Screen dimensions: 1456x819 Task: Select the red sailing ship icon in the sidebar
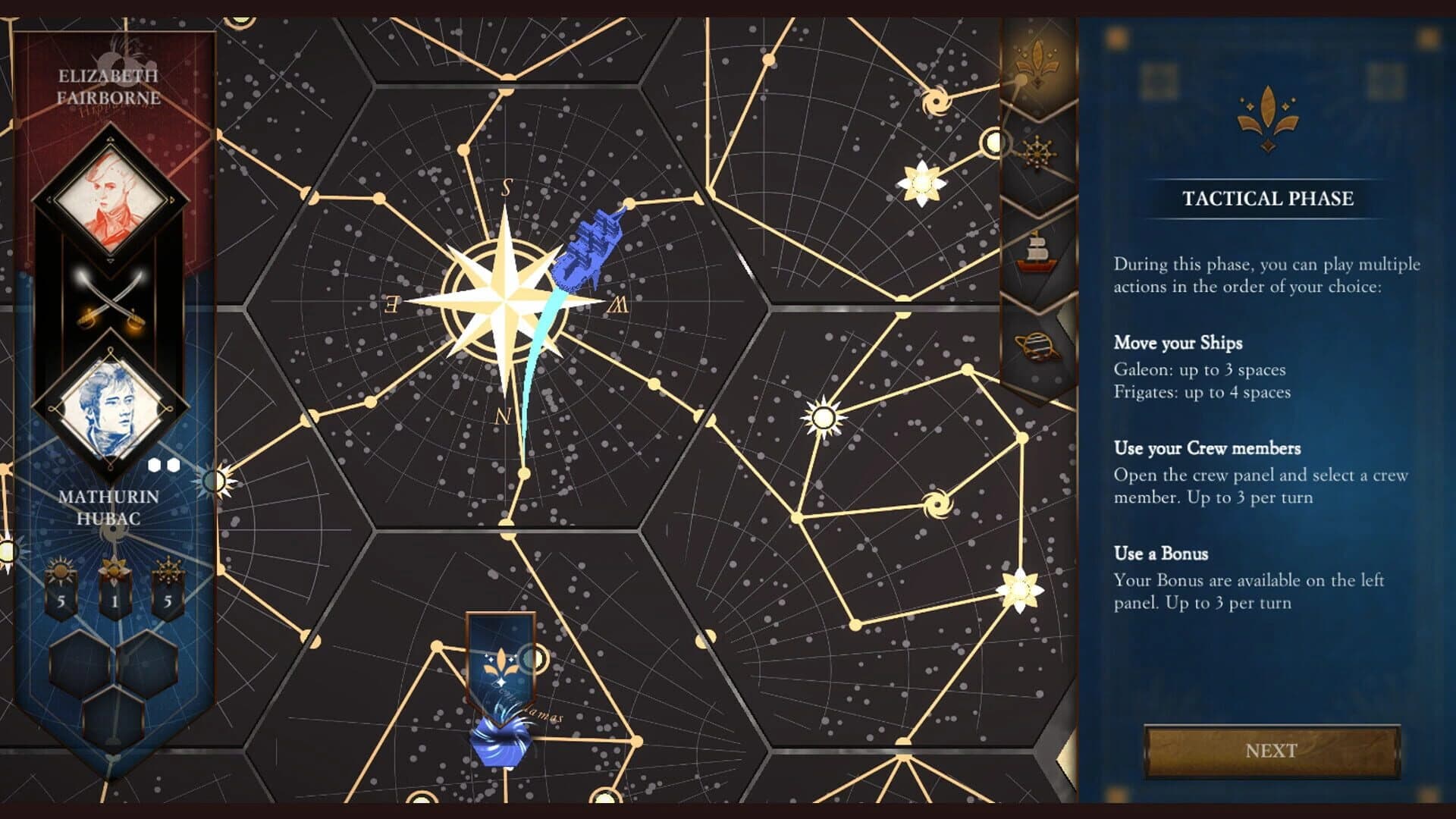(1037, 250)
